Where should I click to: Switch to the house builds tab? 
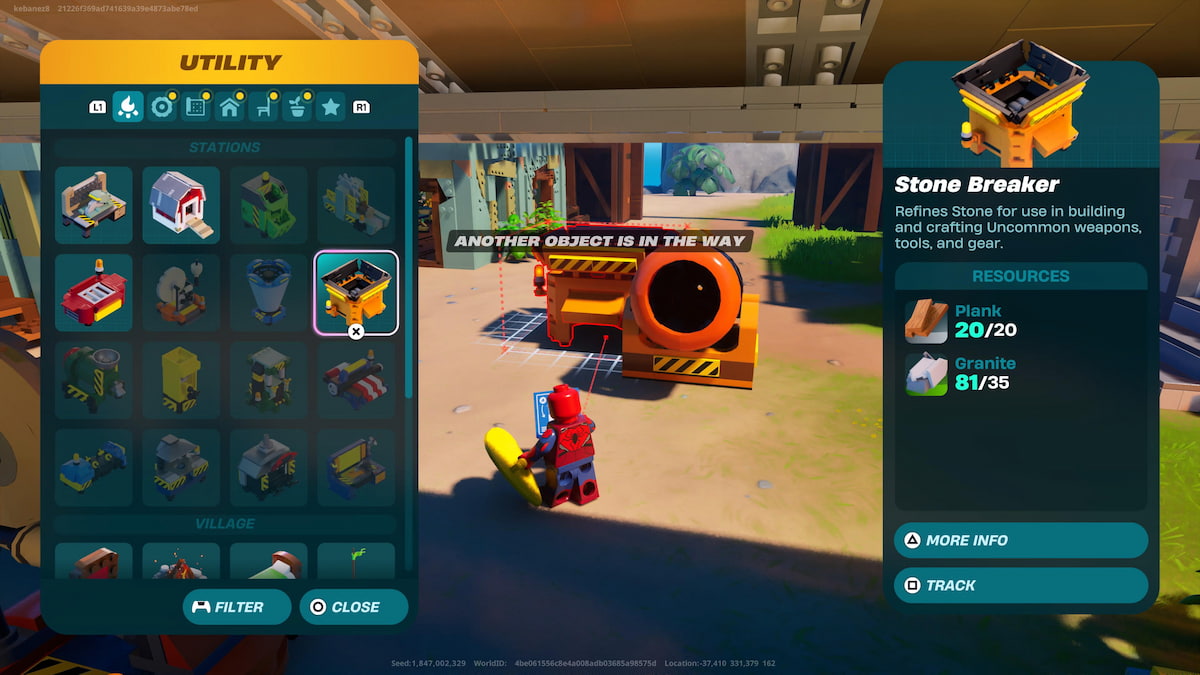click(230, 107)
